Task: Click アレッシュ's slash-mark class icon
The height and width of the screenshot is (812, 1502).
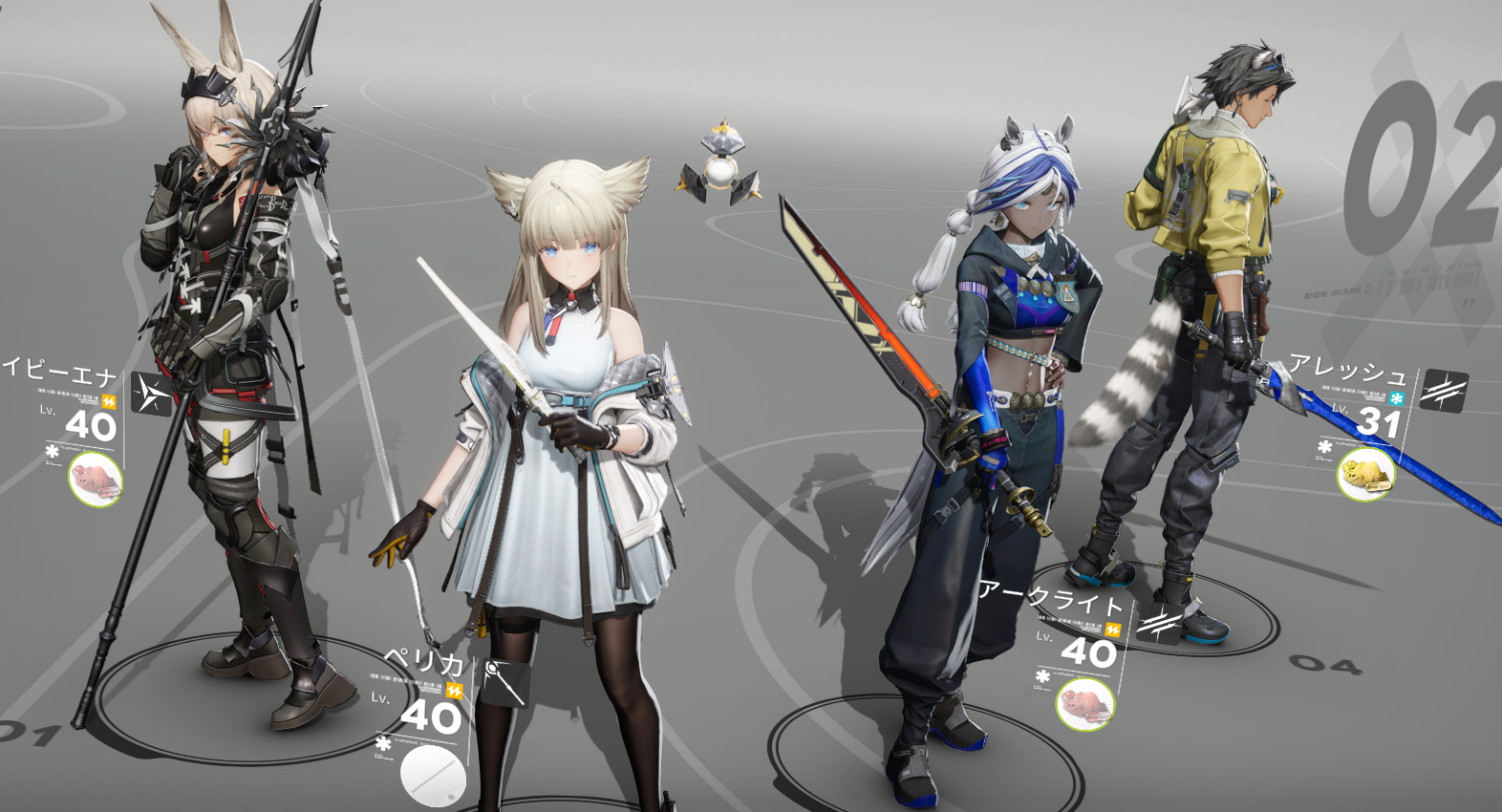Action: click(1444, 390)
